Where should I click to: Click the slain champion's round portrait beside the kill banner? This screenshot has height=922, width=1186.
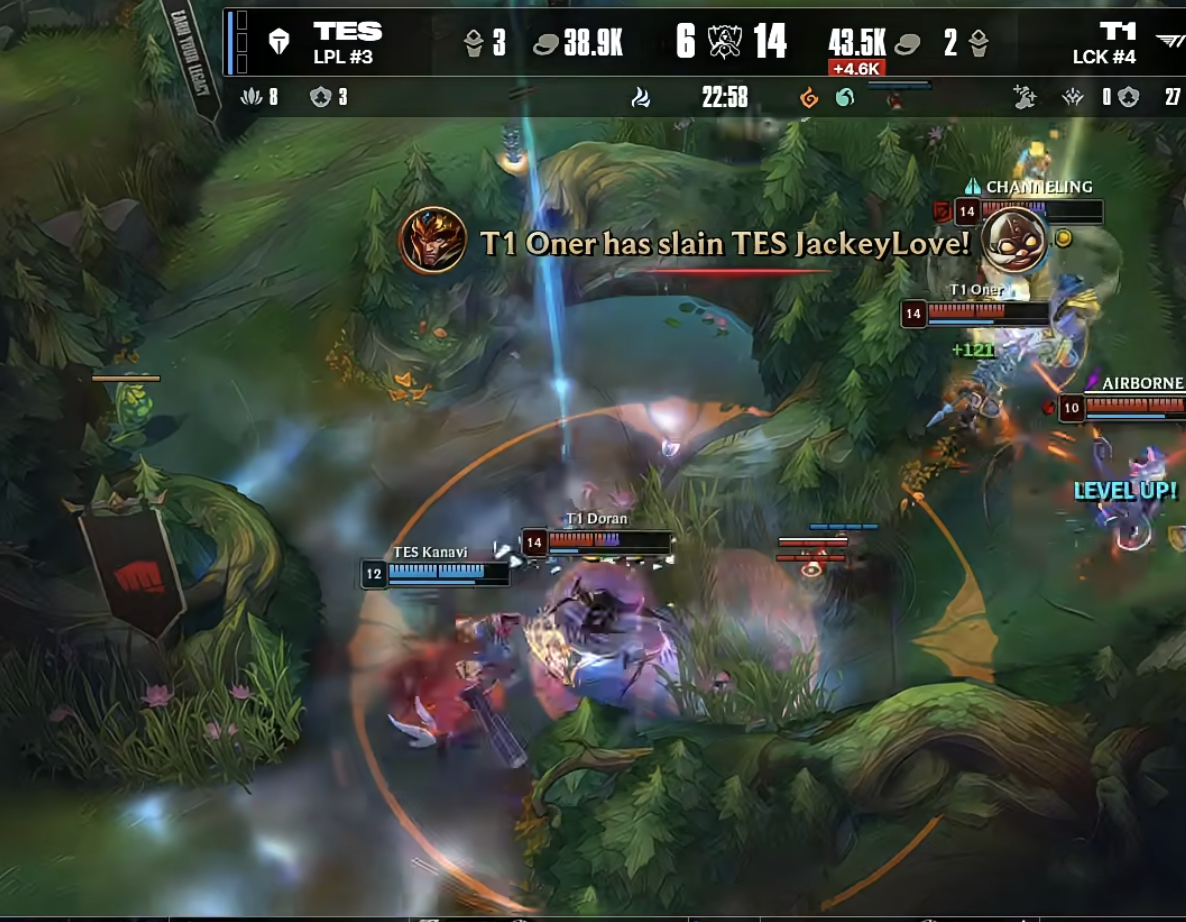[x=1014, y=240]
